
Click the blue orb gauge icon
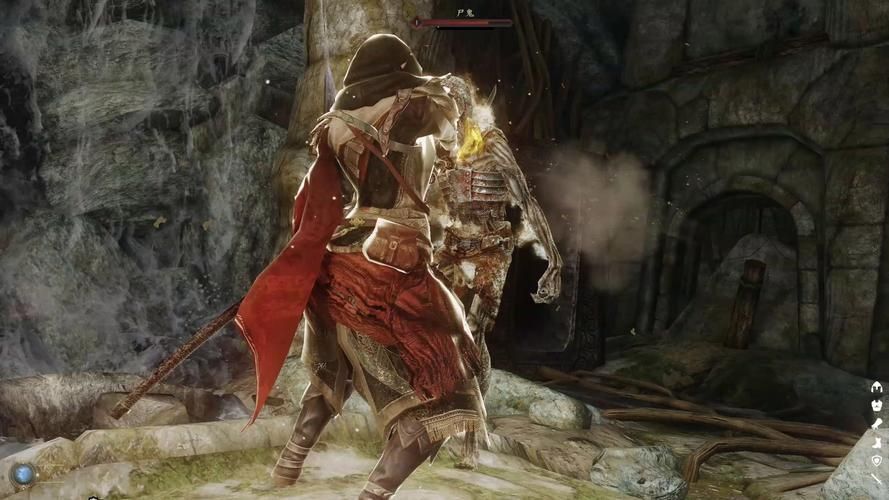(22, 474)
